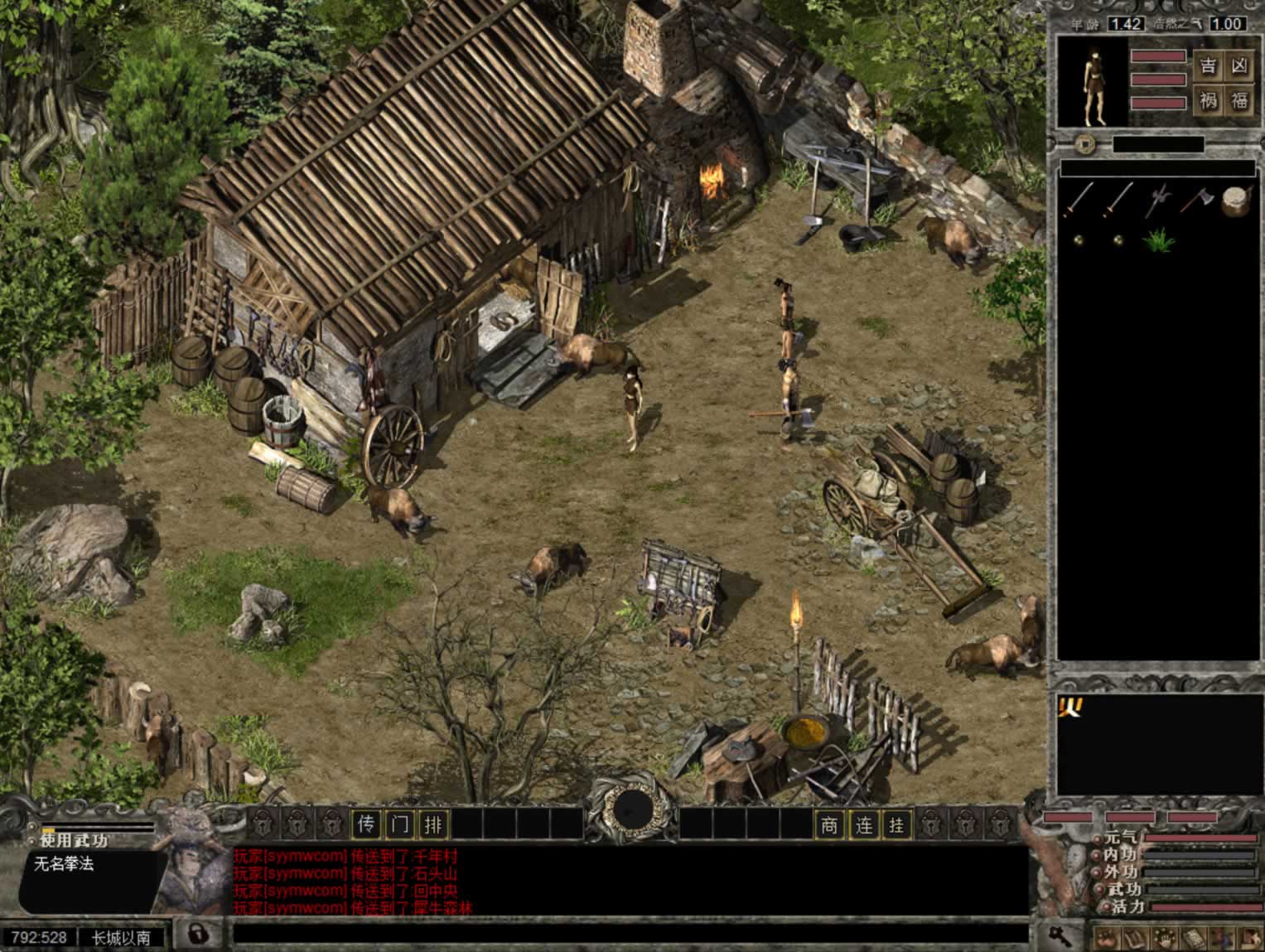Viewport: 1265px width, 952px height.
Task: Toggle the 挂 auto-play button
Action: click(x=896, y=824)
